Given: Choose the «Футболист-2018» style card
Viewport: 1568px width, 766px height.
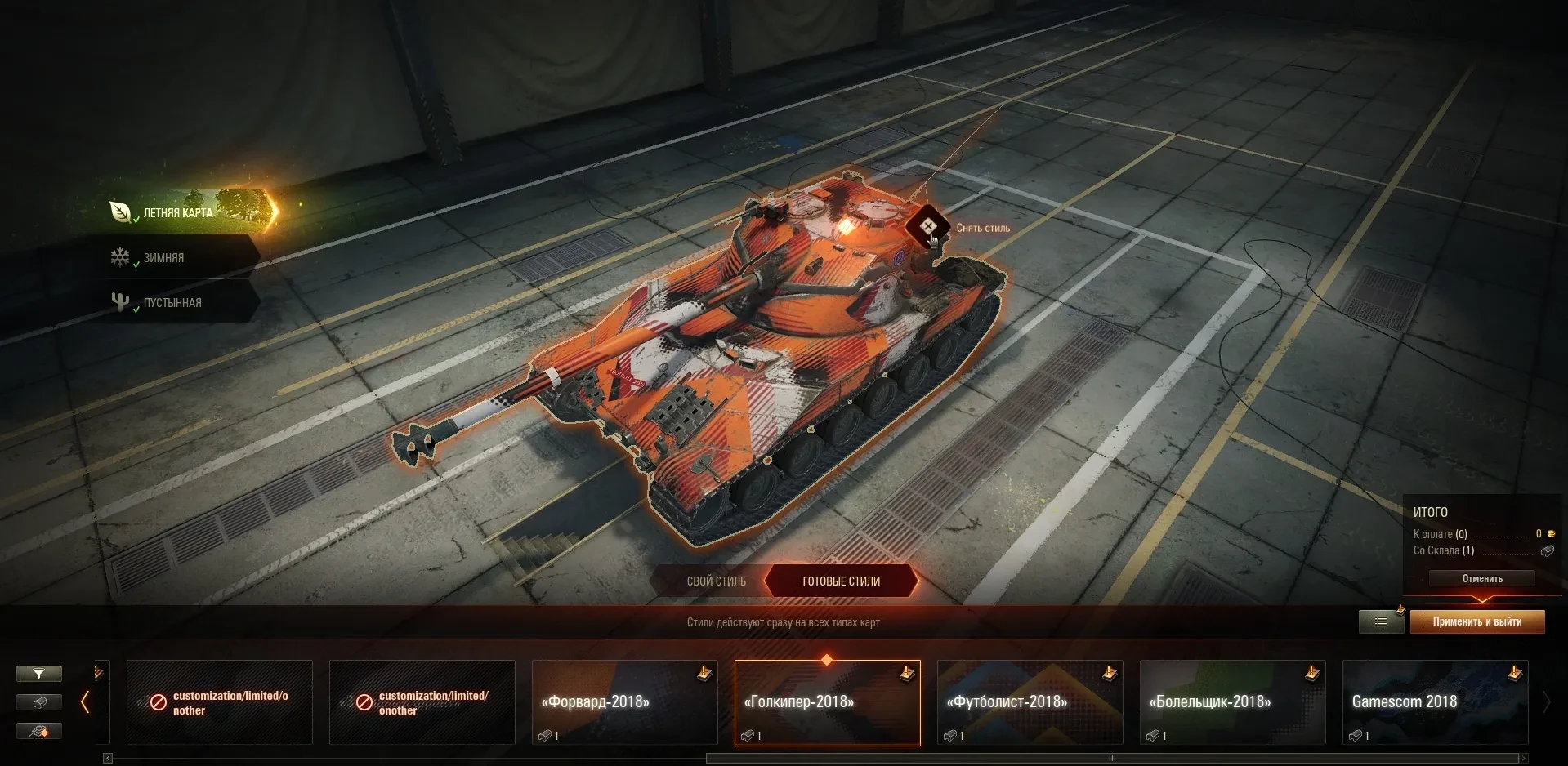Looking at the screenshot, I should point(1030,702).
